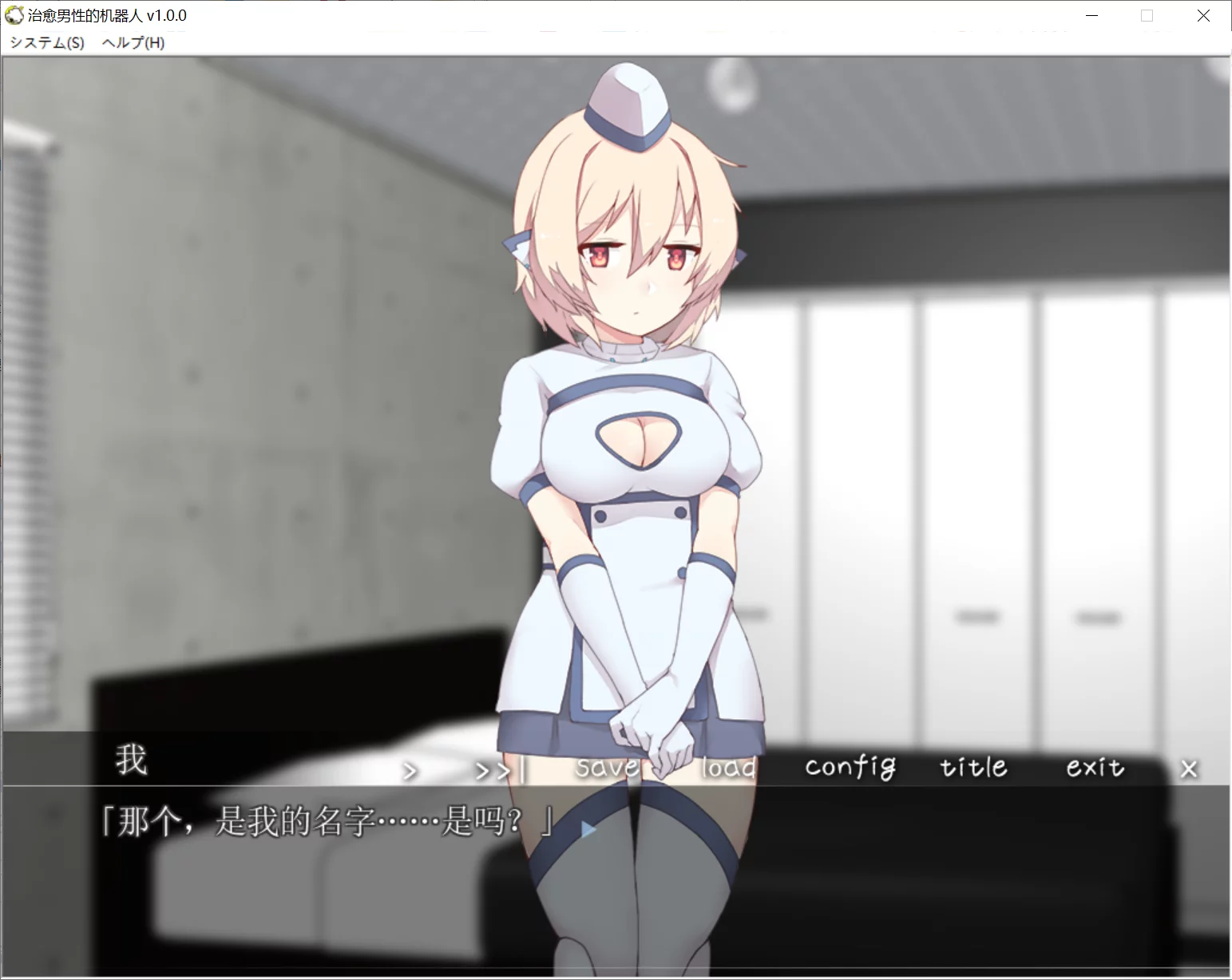Hide the quick menu using the x icon
This screenshot has height=980, width=1232.
pos(1189,769)
